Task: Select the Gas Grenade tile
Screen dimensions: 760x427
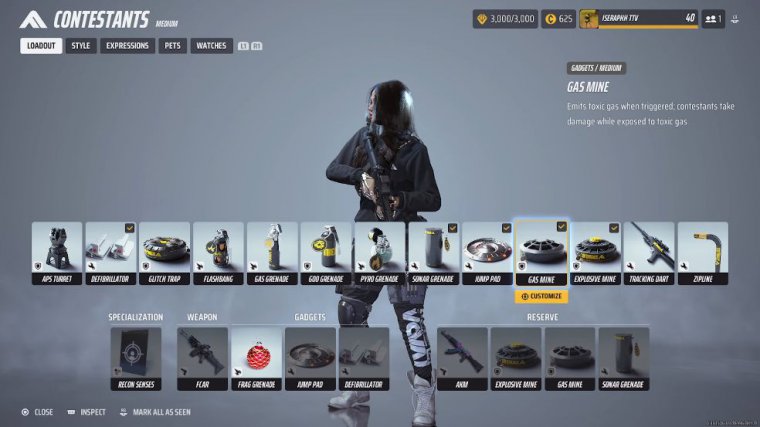Action: click(272, 253)
